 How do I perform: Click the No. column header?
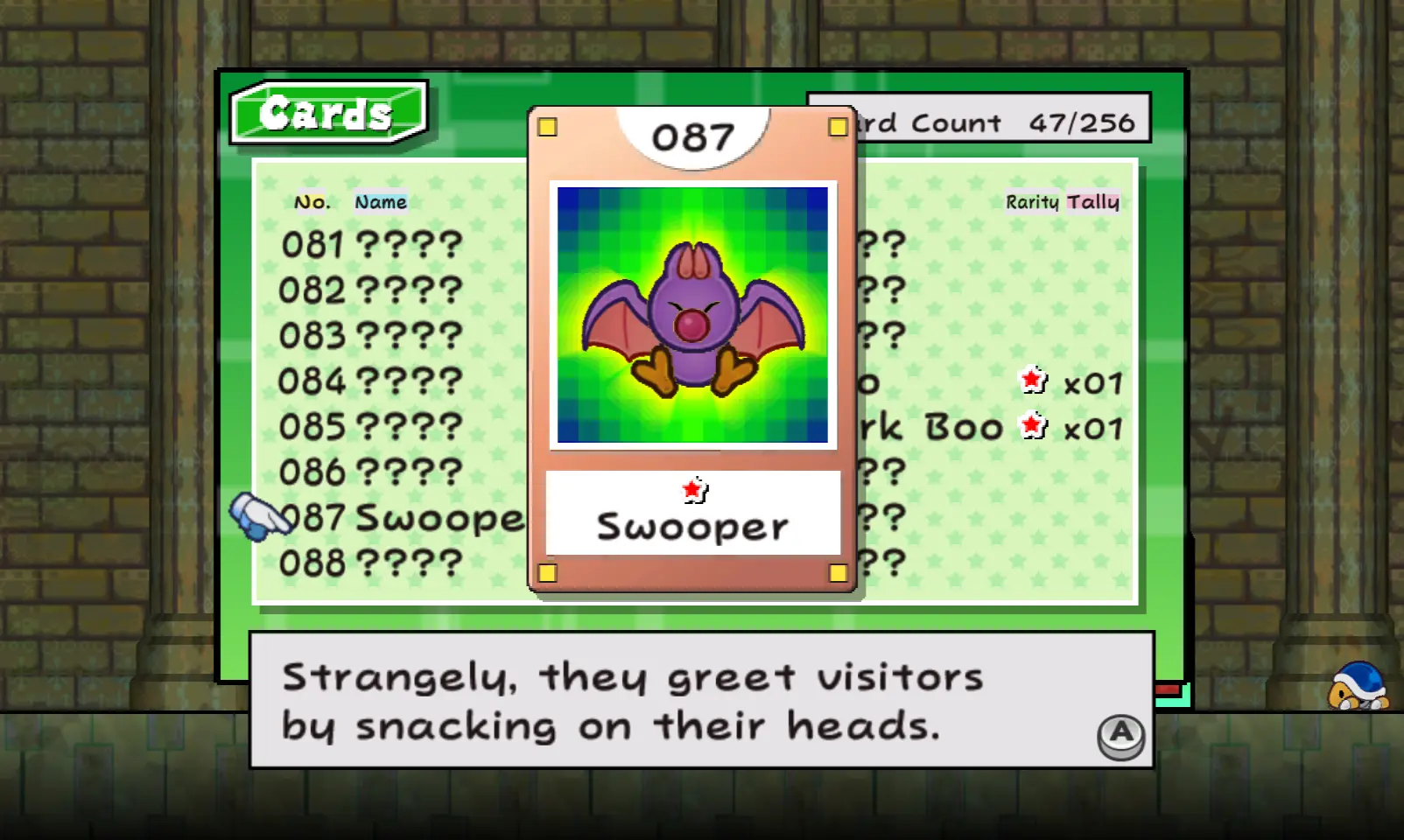[312, 202]
